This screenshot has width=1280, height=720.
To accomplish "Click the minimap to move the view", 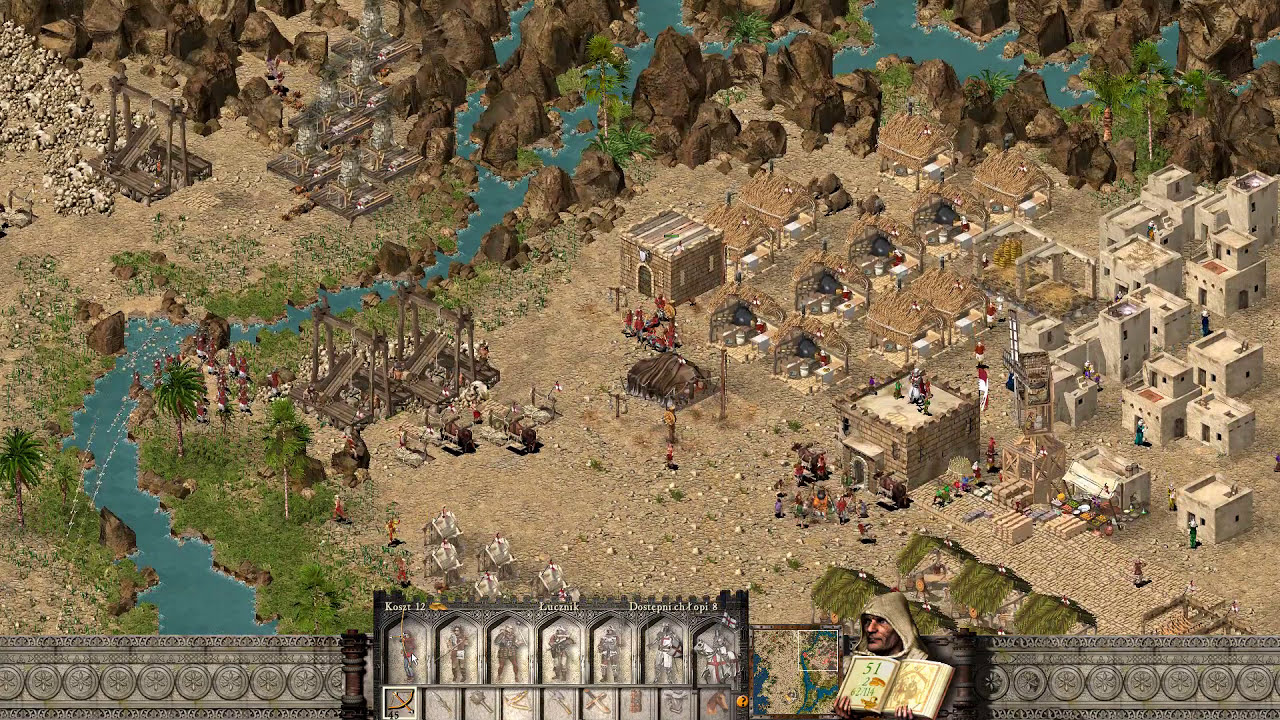I will click(x=795, y=668).
